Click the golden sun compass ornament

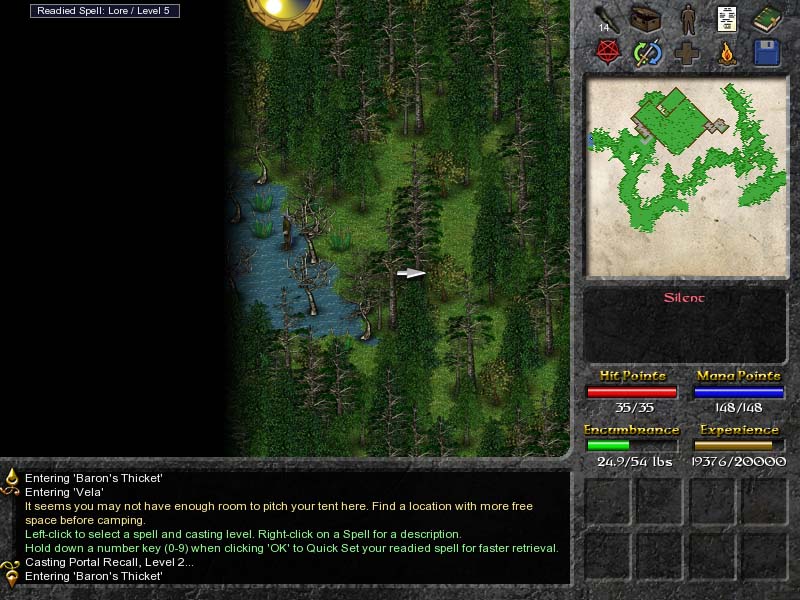tap(283, 10)
